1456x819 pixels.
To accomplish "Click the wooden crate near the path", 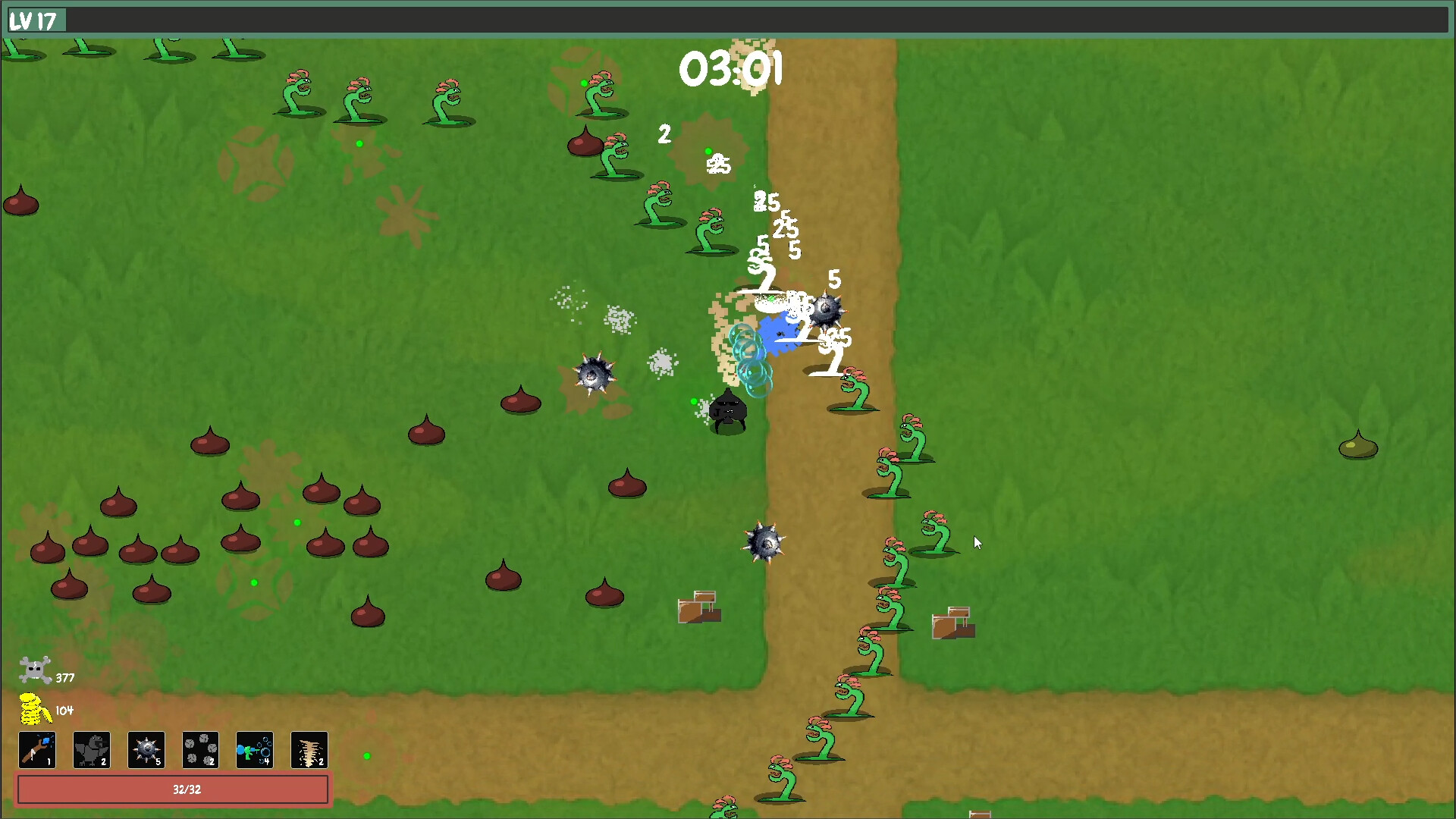I will tap(698, 607).
